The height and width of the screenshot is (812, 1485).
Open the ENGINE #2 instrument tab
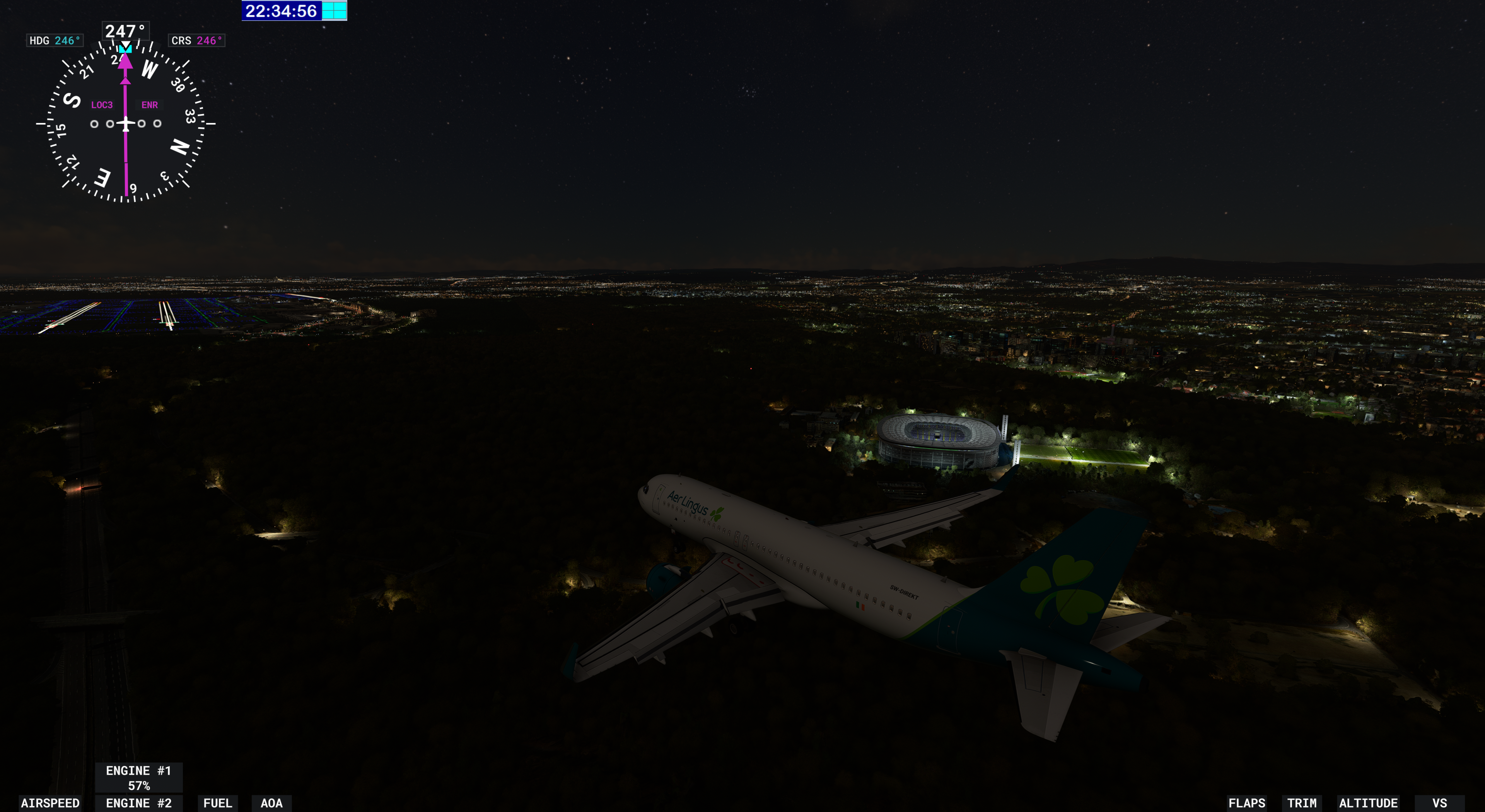tap(138, 803)
